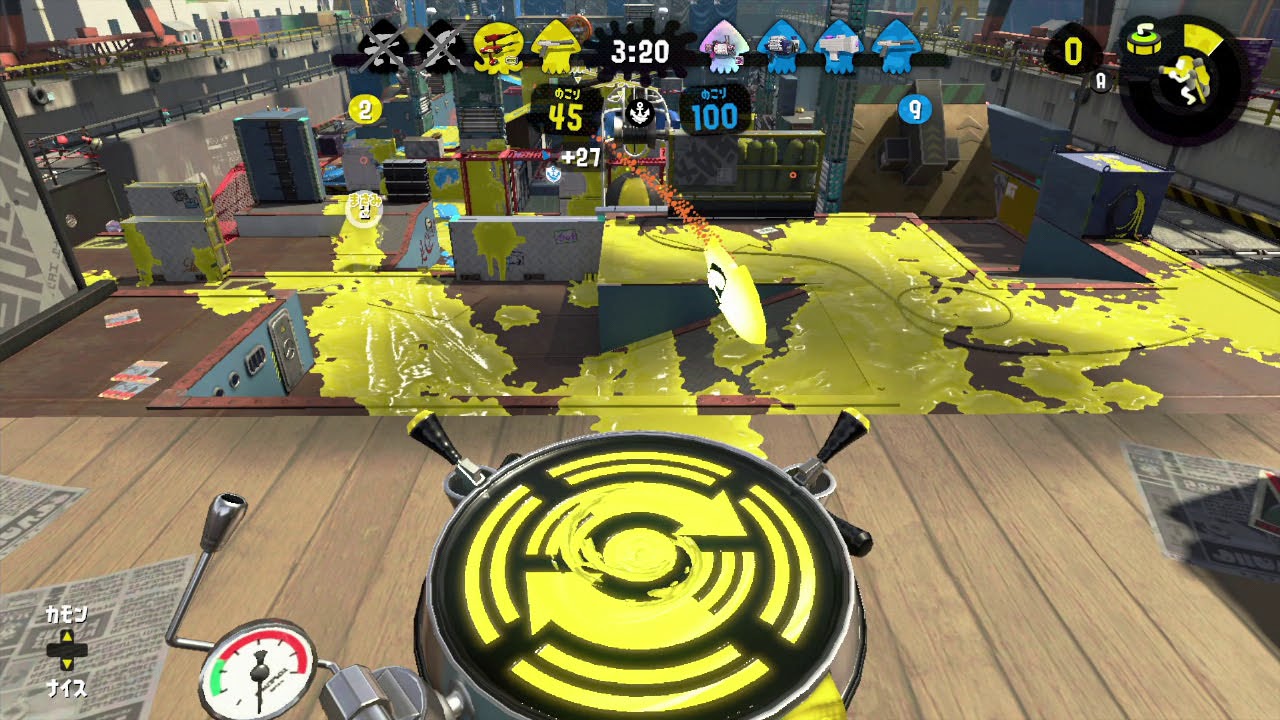Screen dimensions: 1280x720
Task: Click the down arrow of the D-pad widget
Action: click(x=67, y=664)
